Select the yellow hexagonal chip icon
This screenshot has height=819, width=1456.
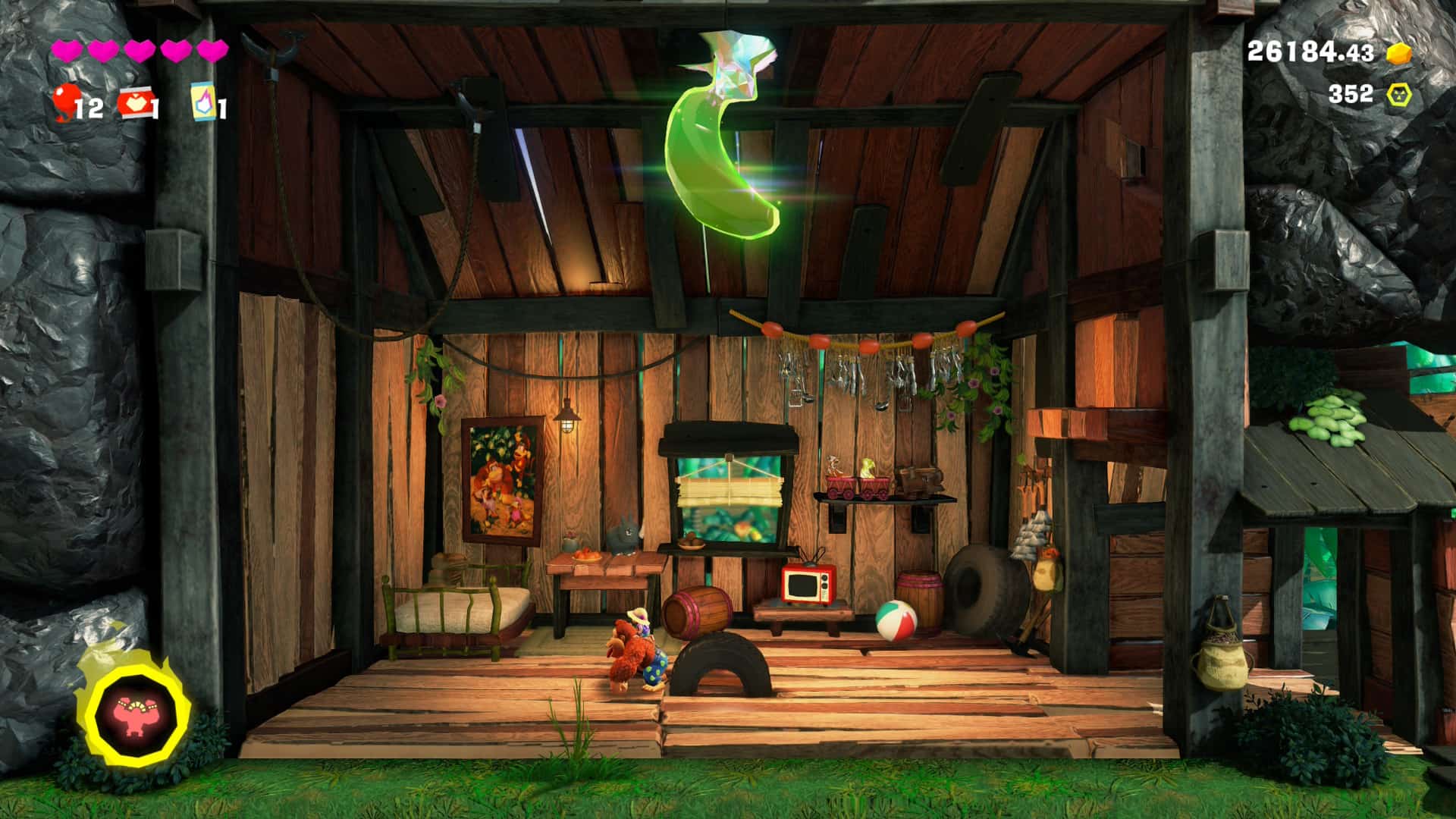click(x=1399, y=95)
